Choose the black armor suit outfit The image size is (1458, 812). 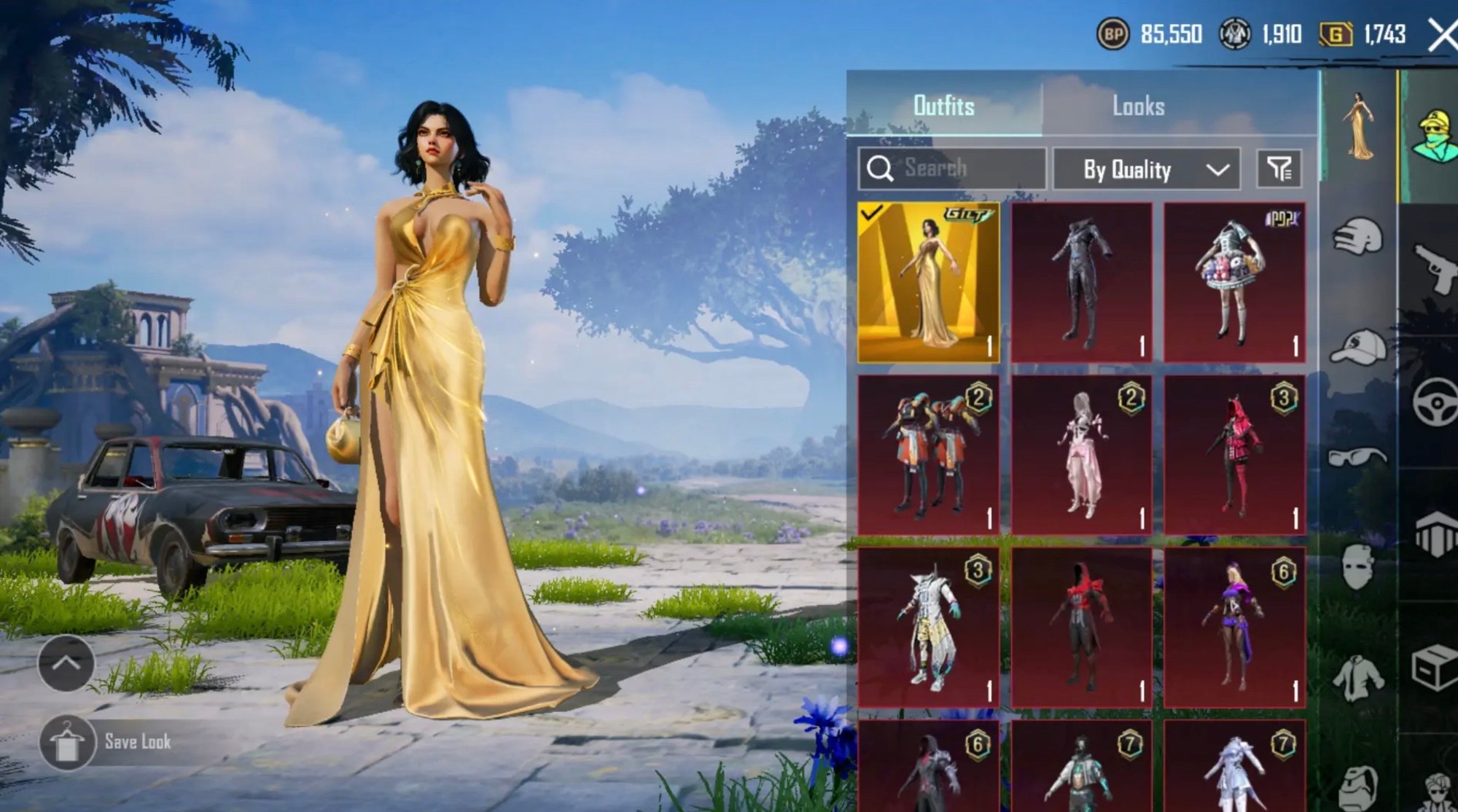pyautogui.click(x=1081, y=283)
